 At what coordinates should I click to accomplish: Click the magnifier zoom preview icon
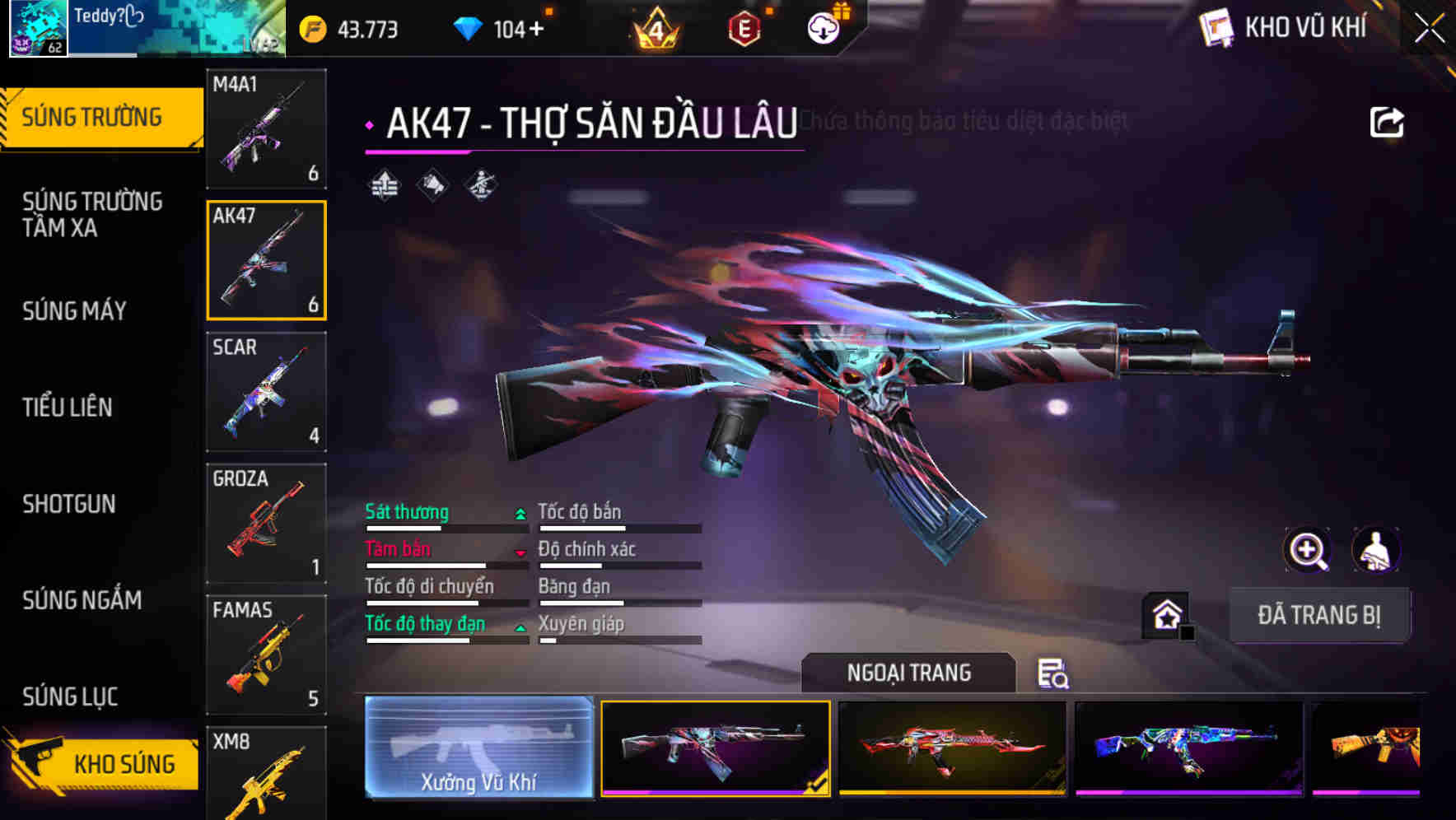(x=1308, y=550)
